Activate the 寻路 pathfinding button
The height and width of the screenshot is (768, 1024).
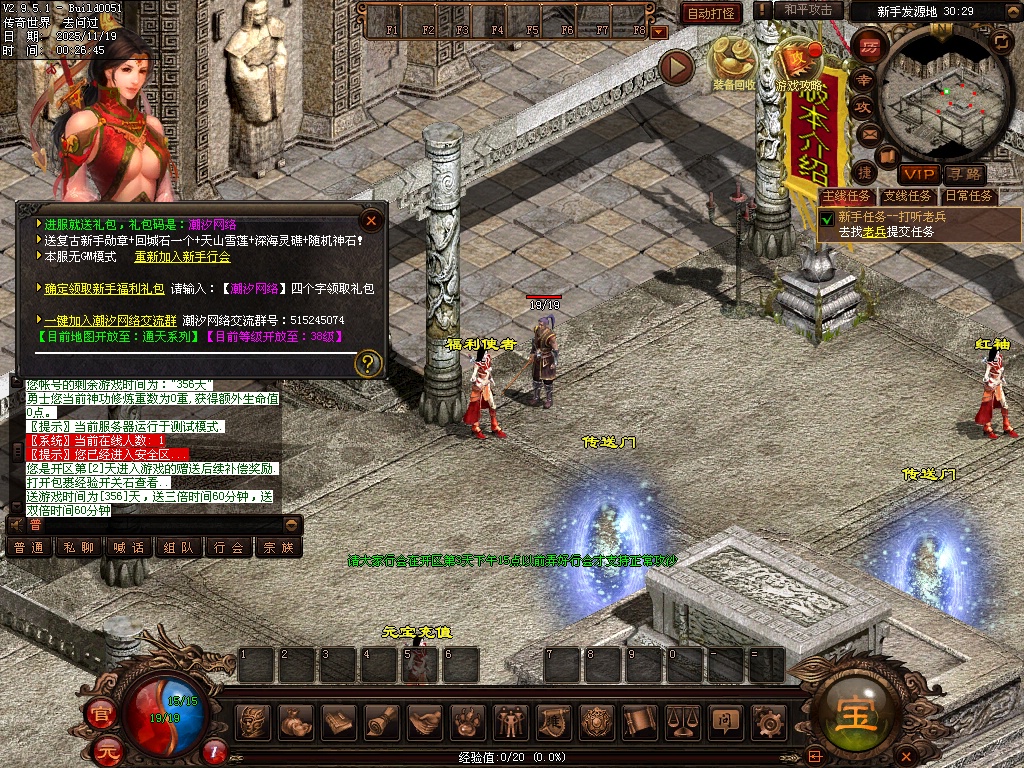click(x=965, y=174)
